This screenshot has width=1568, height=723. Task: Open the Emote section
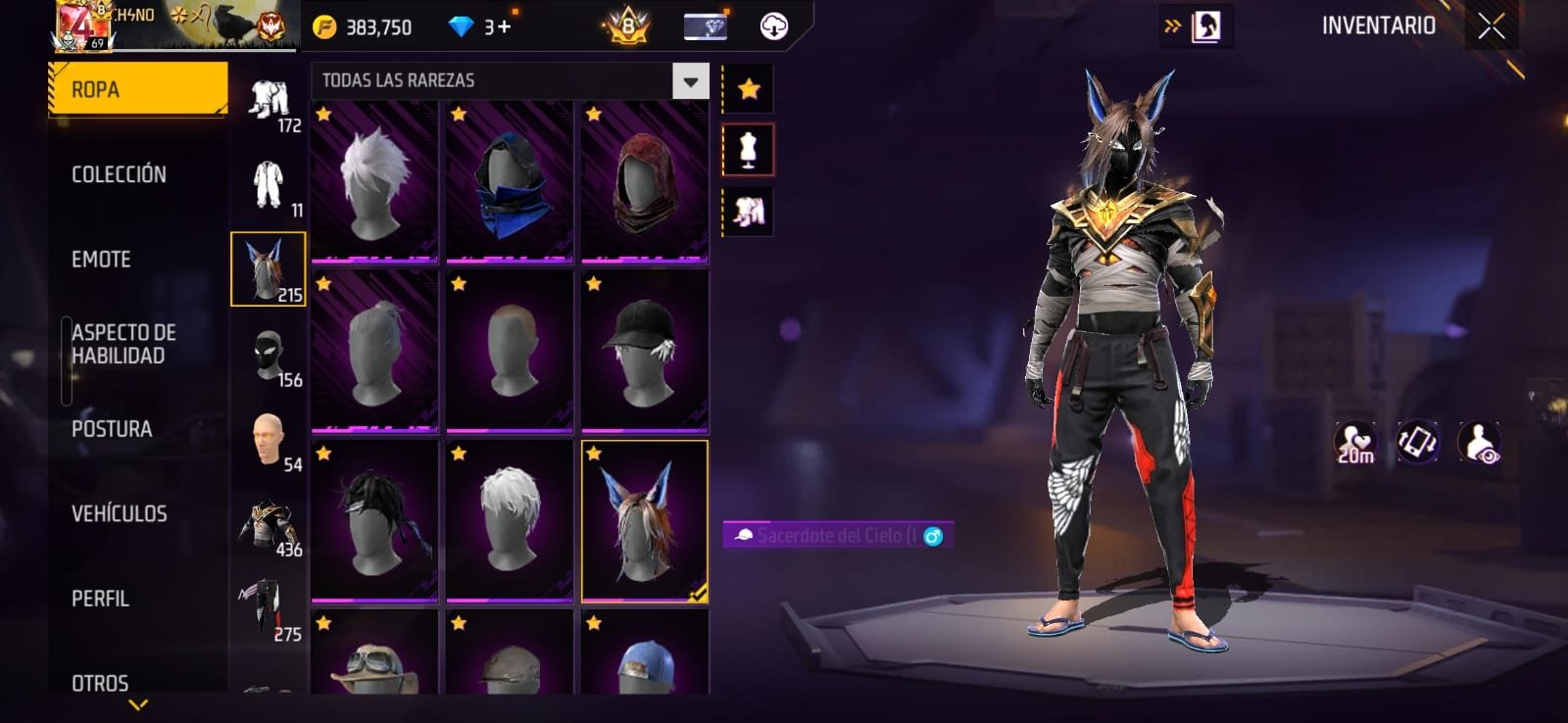pos(101,260)
